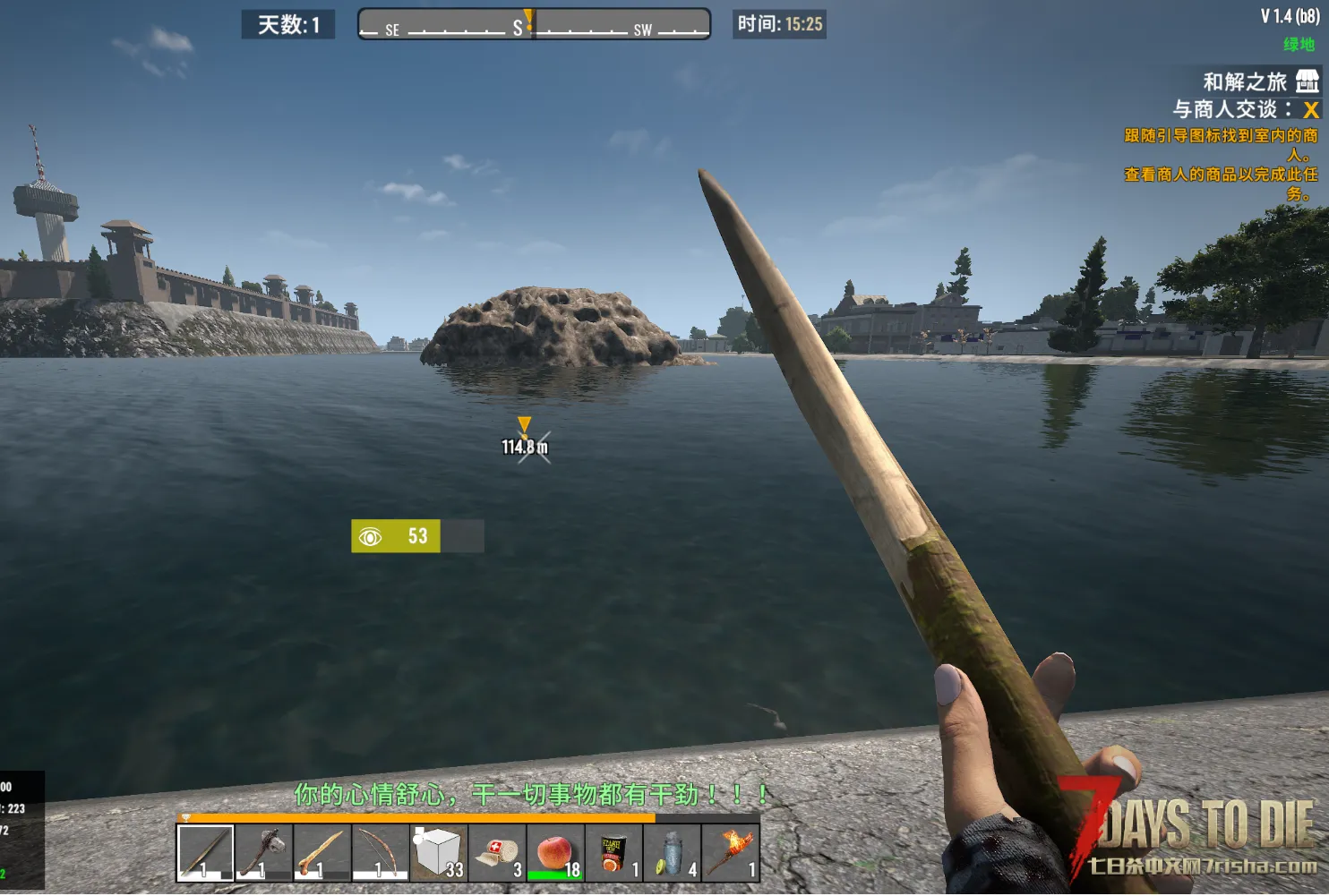1329x896 pixels.
Task: Pick the bandage slot in the hotbar
Action: [x=497, y=853]
